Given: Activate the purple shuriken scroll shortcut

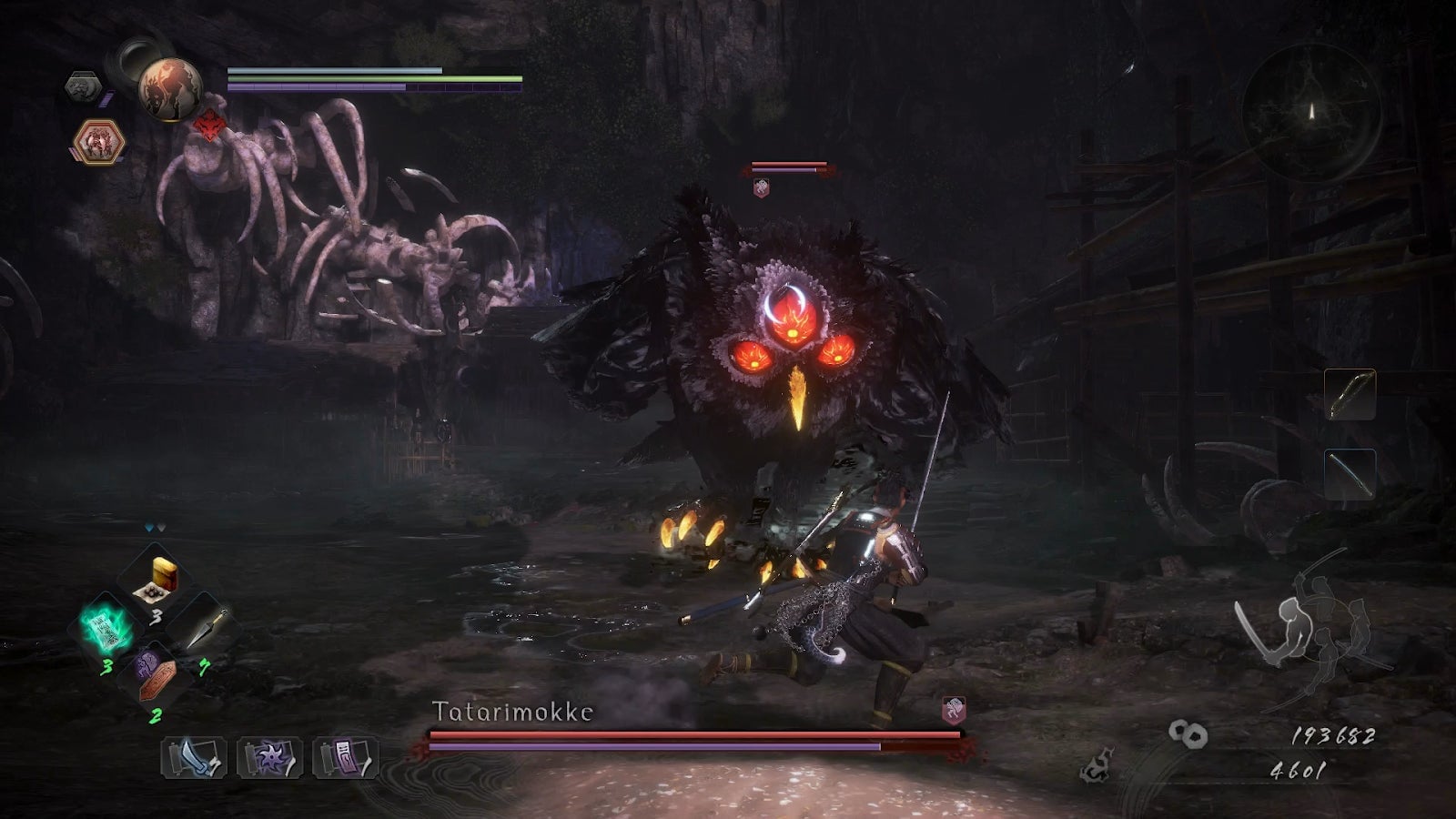Looking at the screenshot, I should pos(269,757).
